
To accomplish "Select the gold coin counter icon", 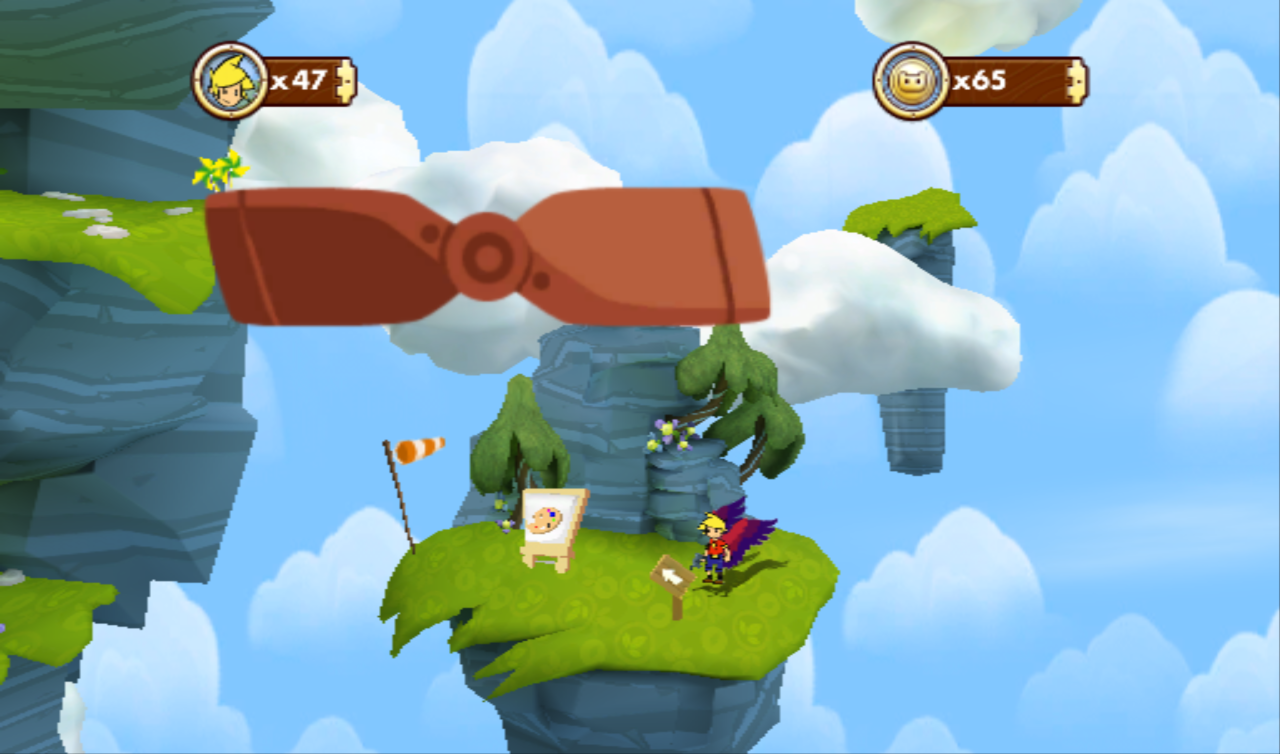I will point(911,81).
